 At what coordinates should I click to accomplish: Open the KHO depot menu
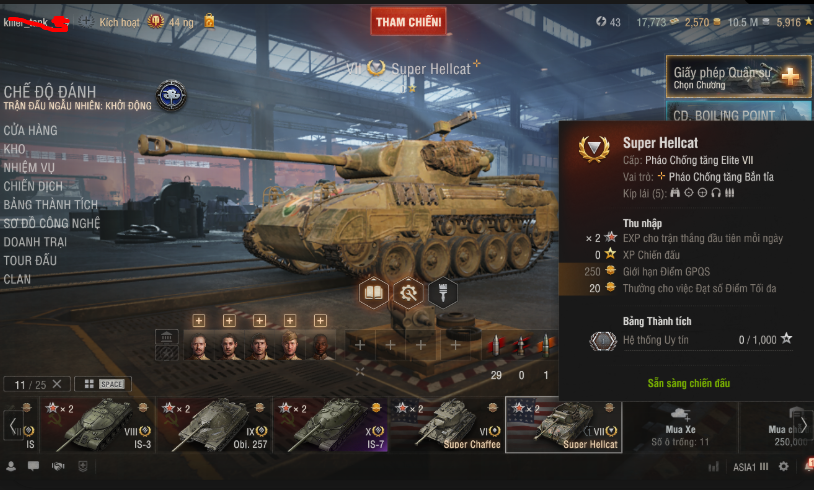click(15, 149)
